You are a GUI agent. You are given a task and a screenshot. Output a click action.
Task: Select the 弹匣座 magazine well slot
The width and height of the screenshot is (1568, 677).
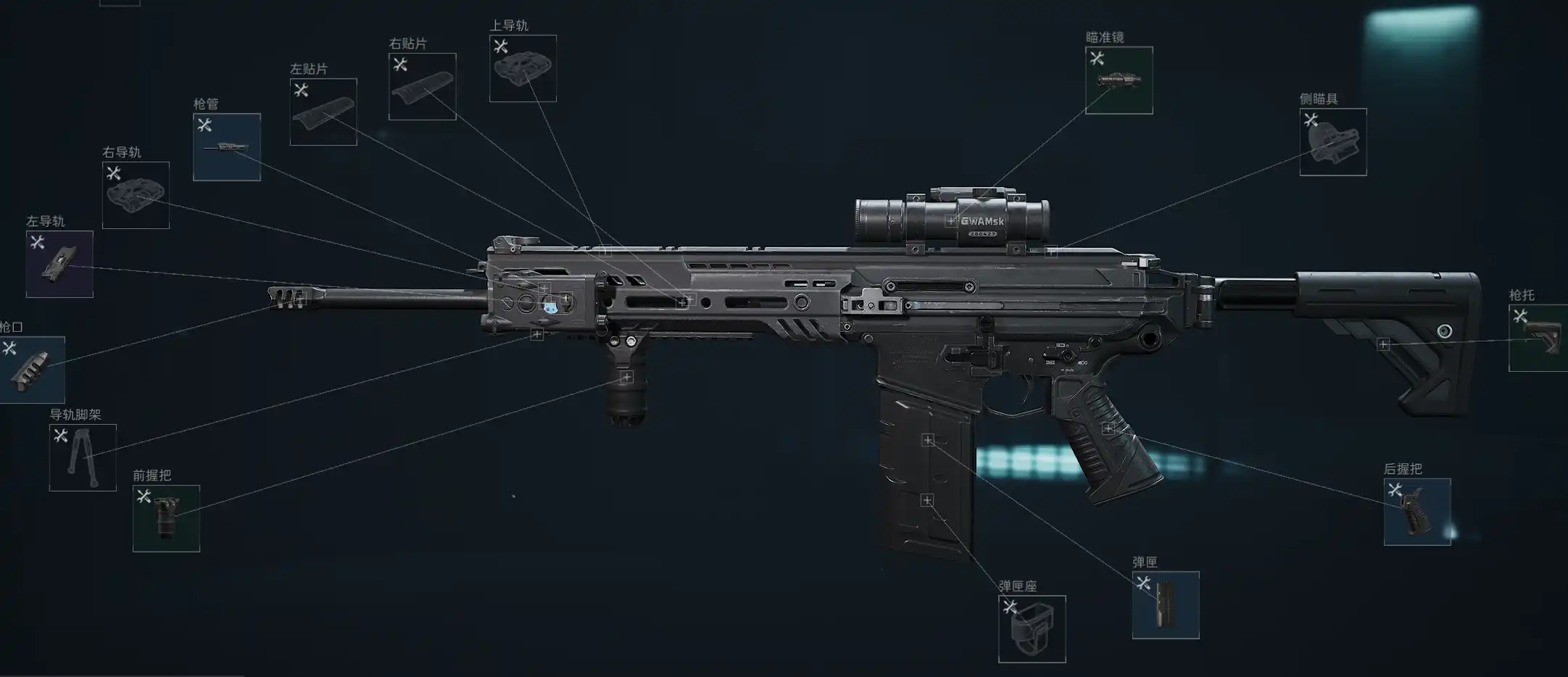pos(1032,629)
